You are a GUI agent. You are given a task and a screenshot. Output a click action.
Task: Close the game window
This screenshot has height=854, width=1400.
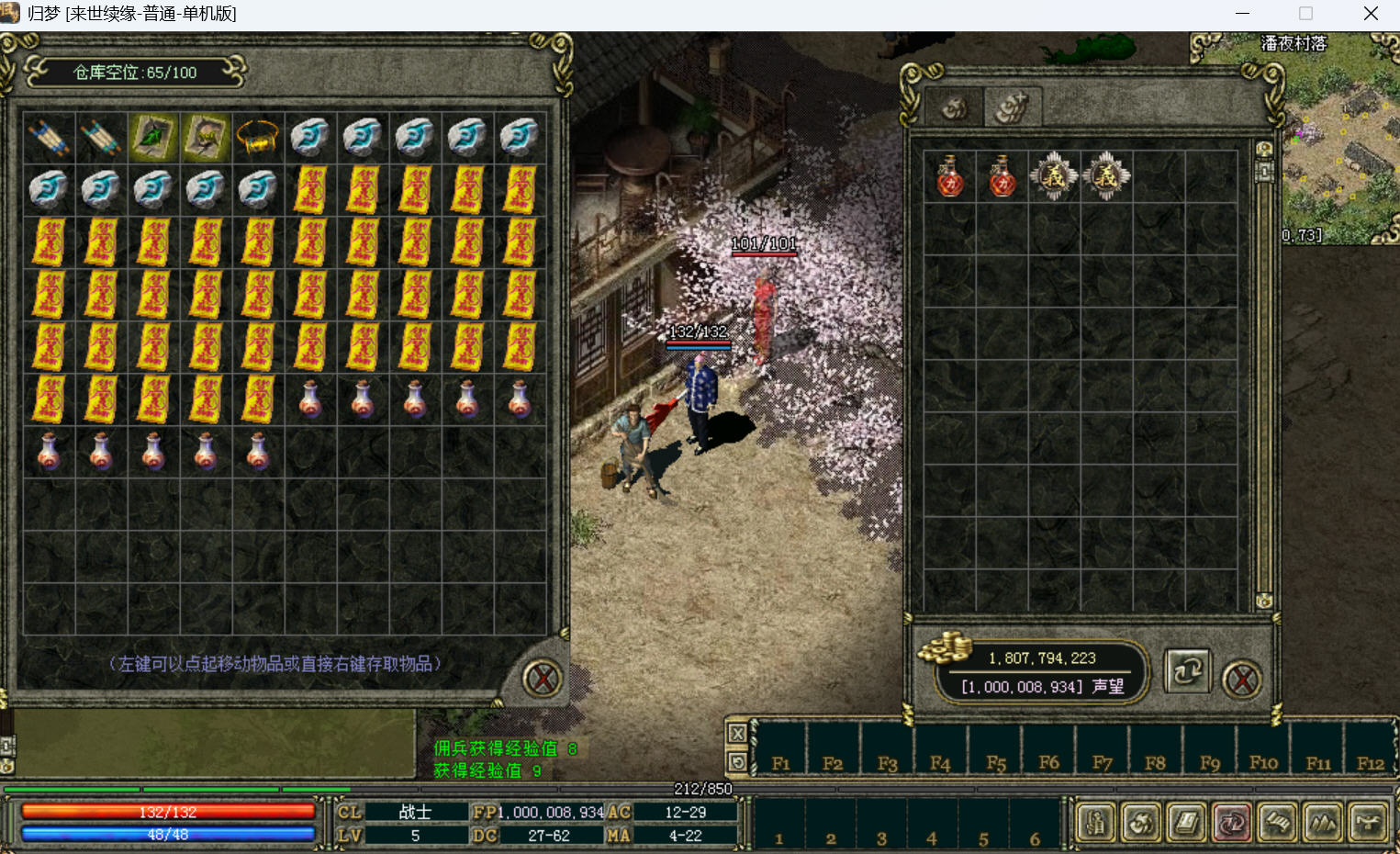1371,14
